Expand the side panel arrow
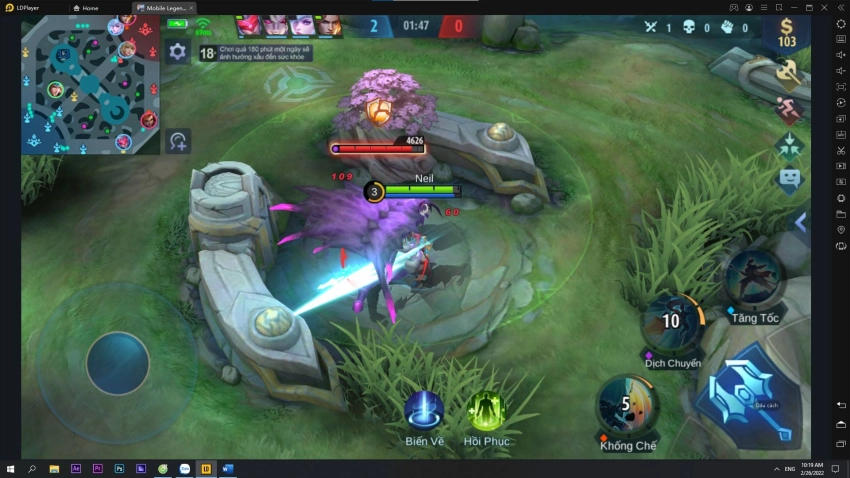 (800, 222)
